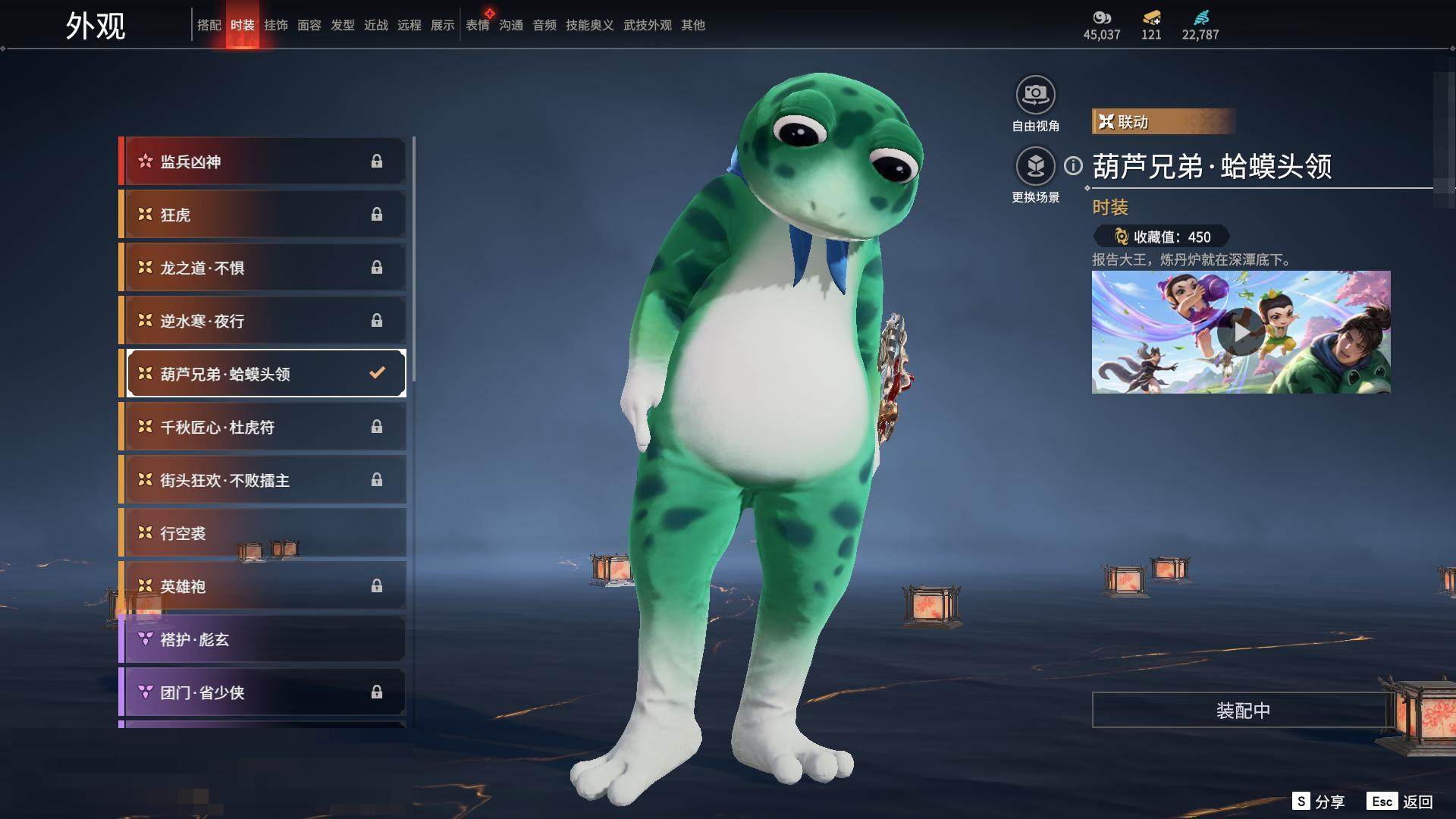Image resolution: width=1456 pixels, height=819 pixels.
Task: Show the 武技外观 tab
Action: pos(647,25)
